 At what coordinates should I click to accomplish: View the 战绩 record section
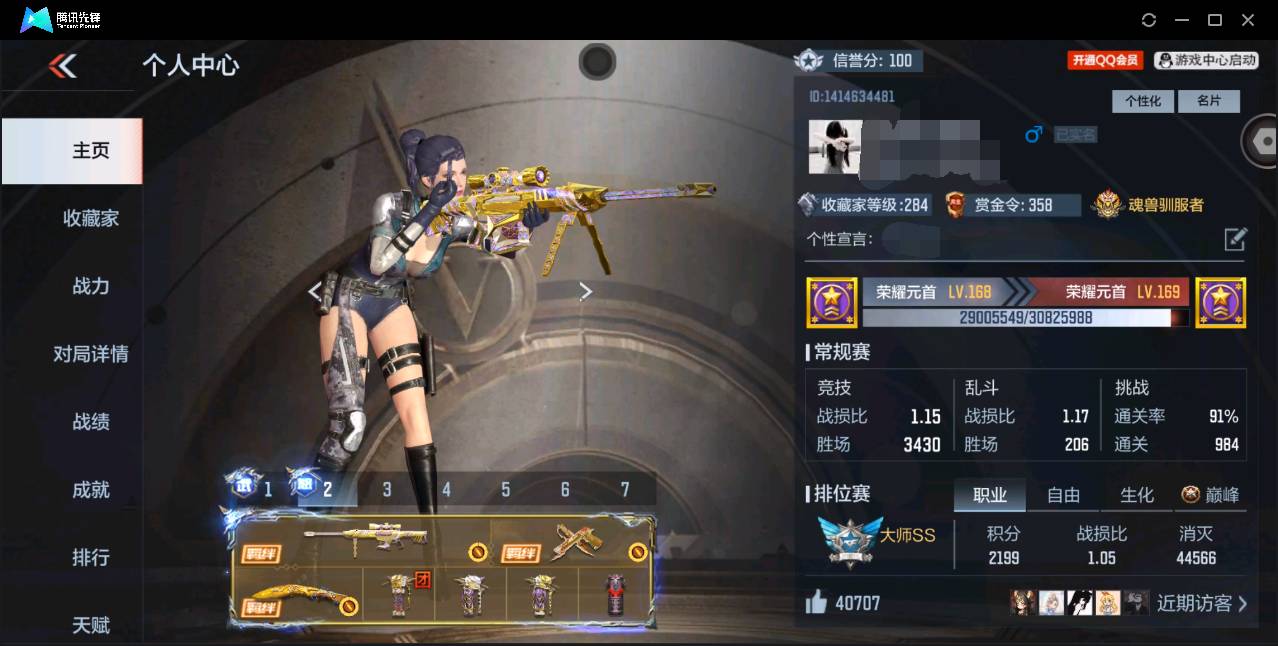90,422
